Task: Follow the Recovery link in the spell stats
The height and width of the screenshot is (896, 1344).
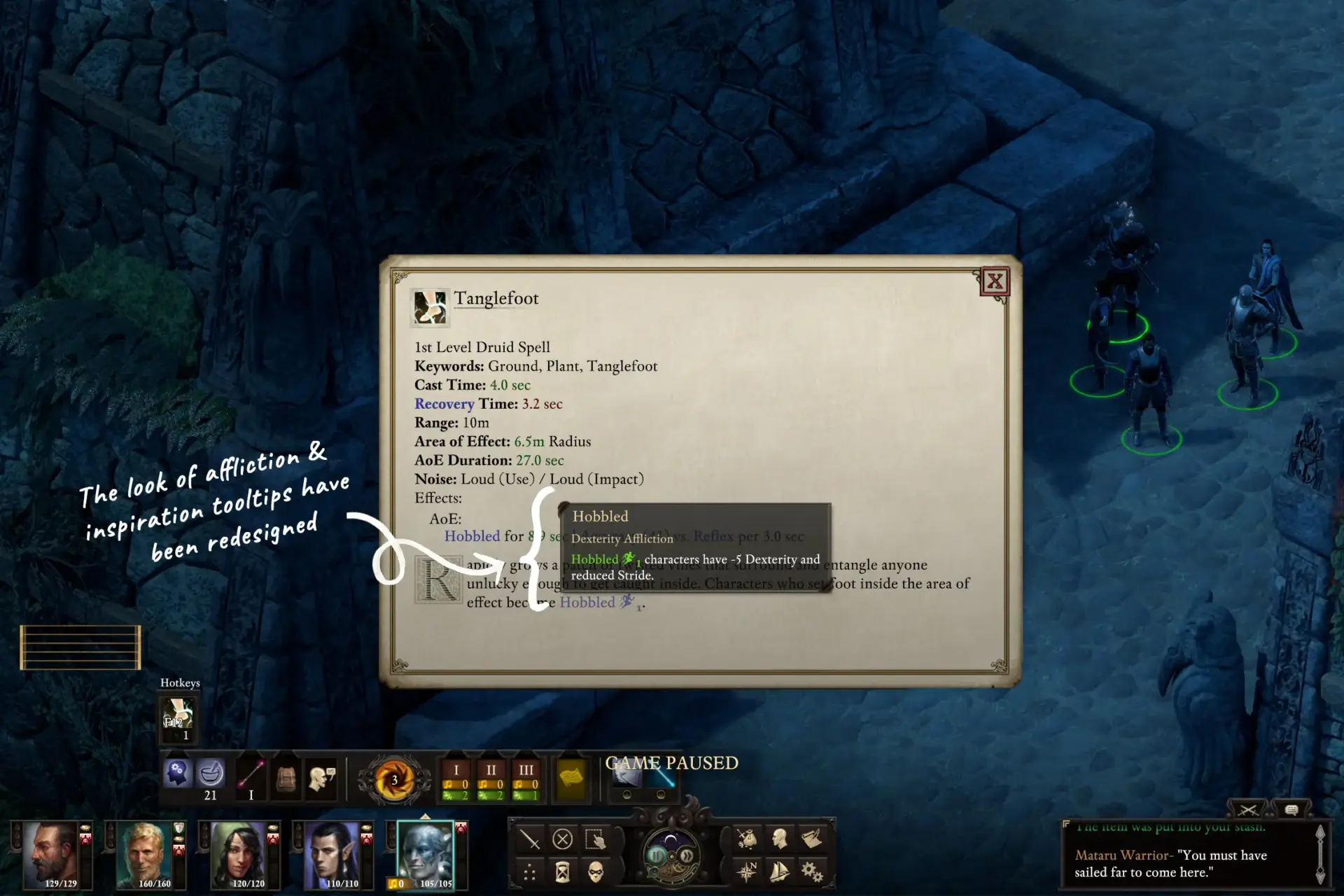Action: [x=444, y=404]
